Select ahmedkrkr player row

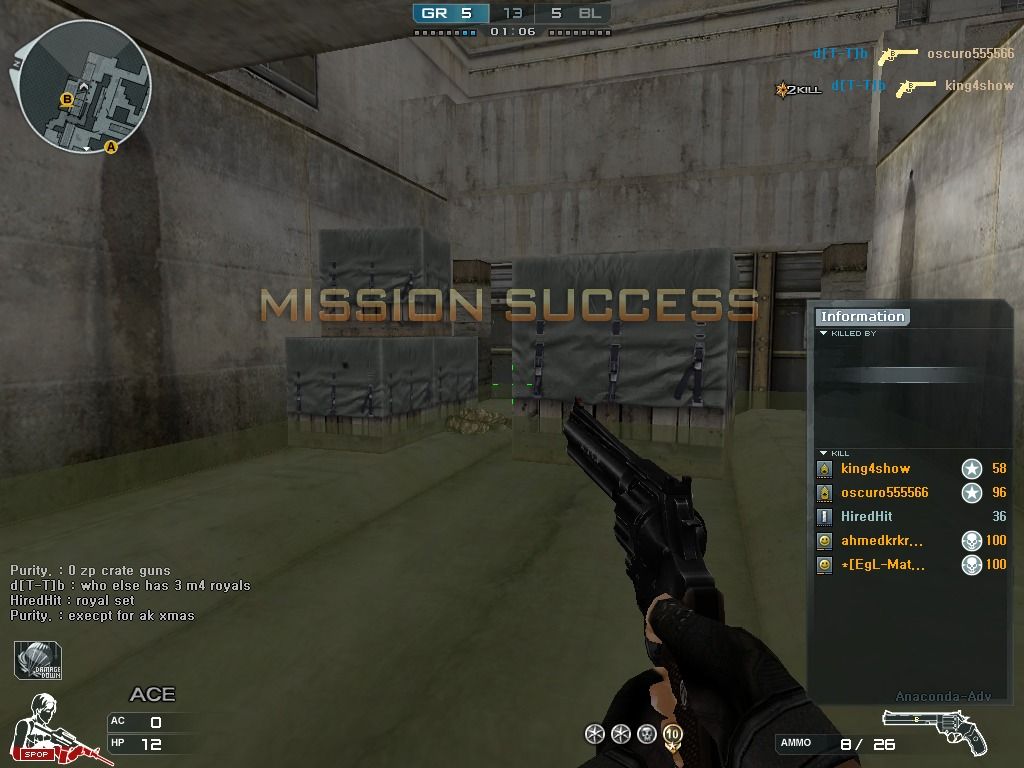[881, 541]
